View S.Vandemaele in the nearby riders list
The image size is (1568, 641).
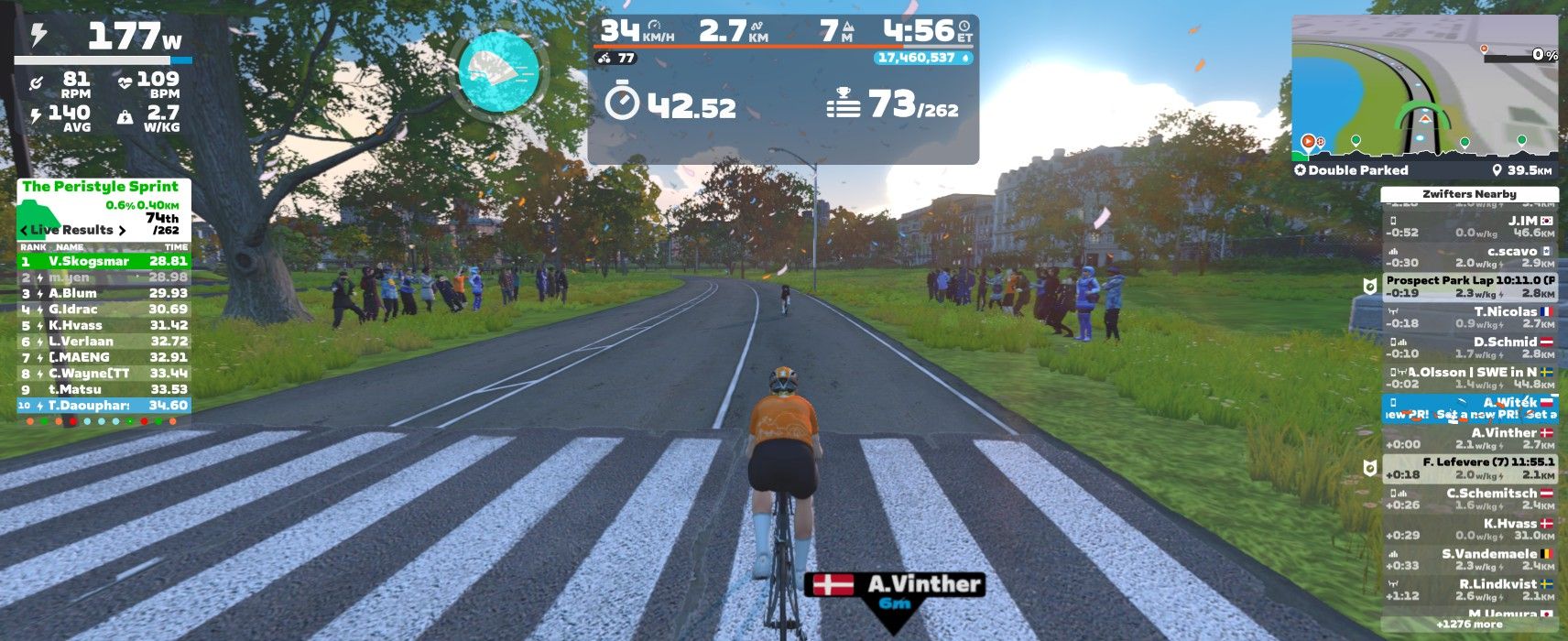pos(1469,559)
